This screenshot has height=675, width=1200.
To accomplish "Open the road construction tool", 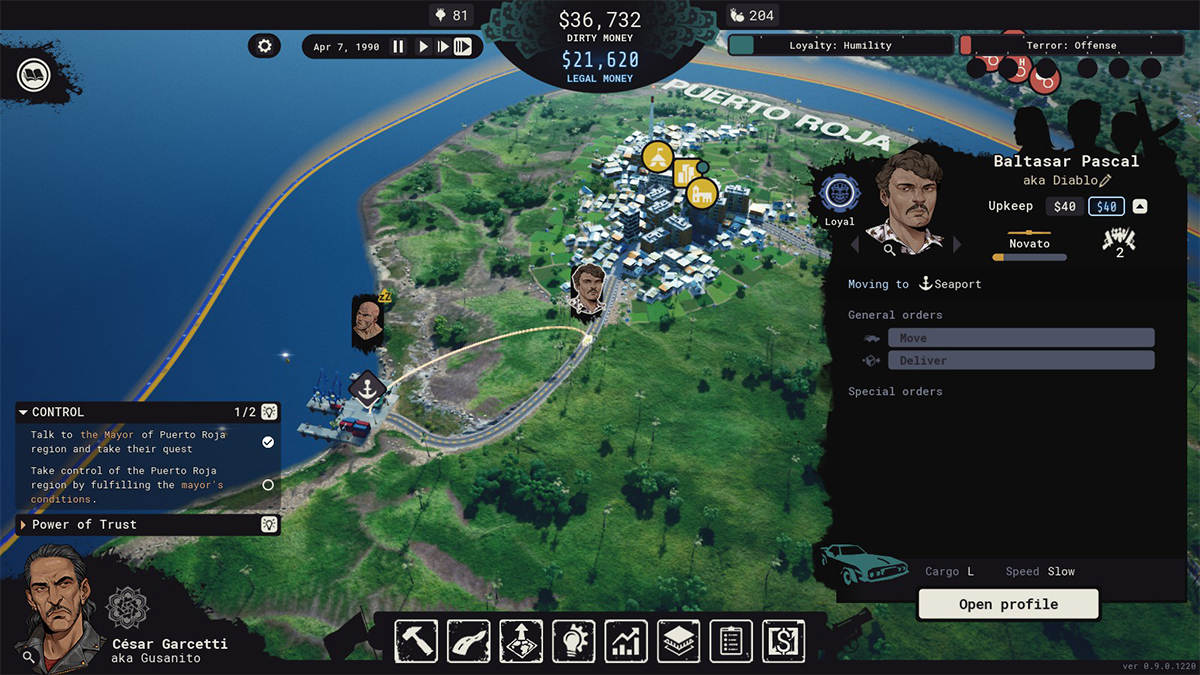I will (468, 641).
